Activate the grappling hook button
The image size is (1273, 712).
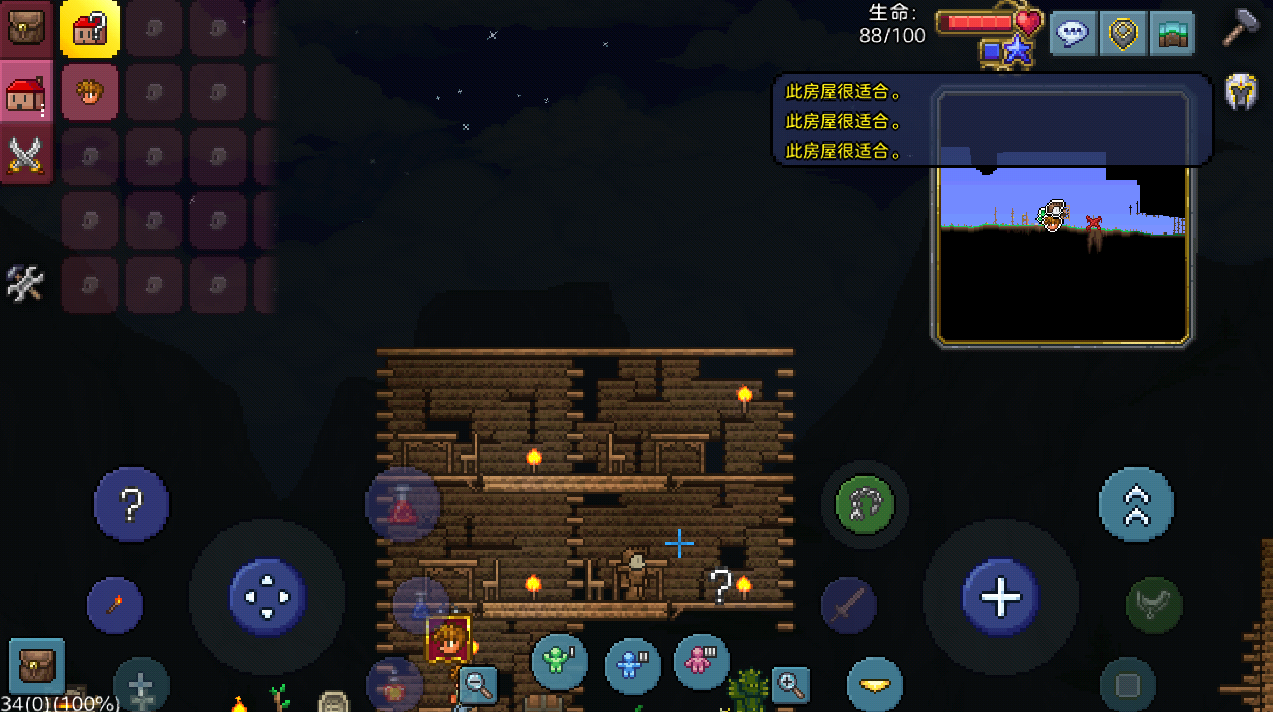click(864, 503)
